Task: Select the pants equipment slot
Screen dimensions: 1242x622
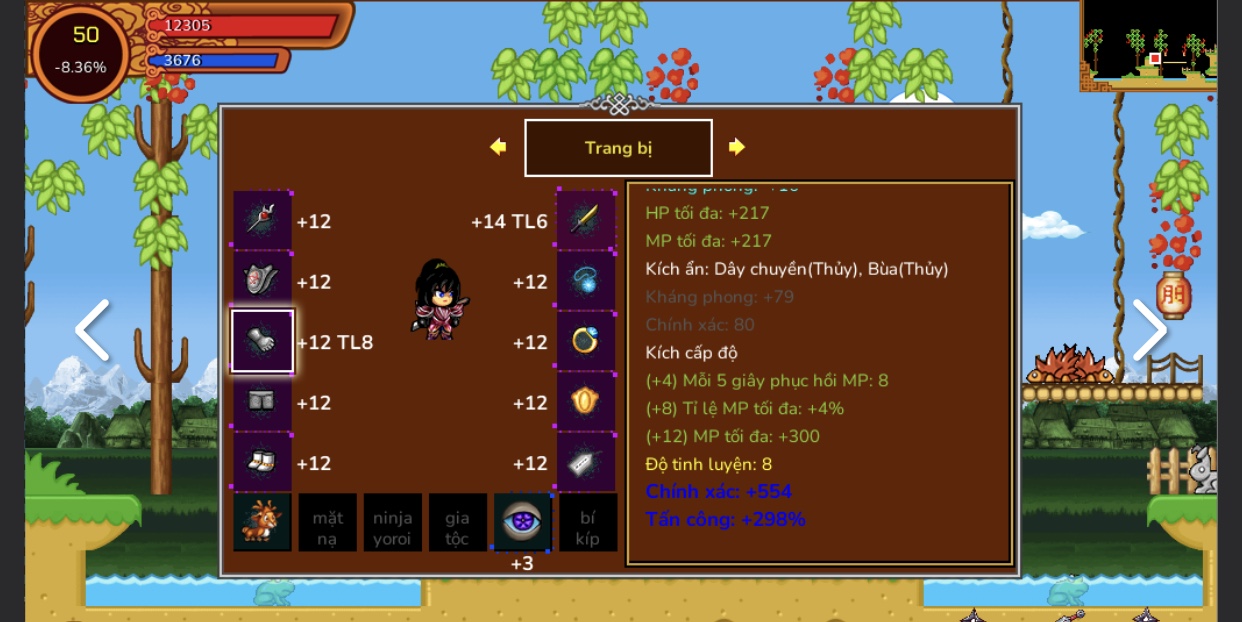Action: coord(263,402)
